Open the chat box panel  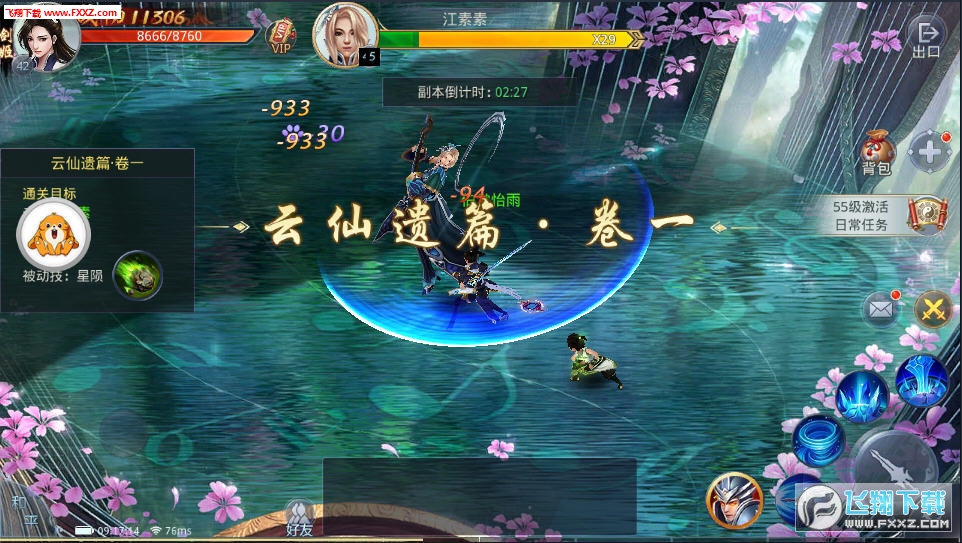point(479,495)
